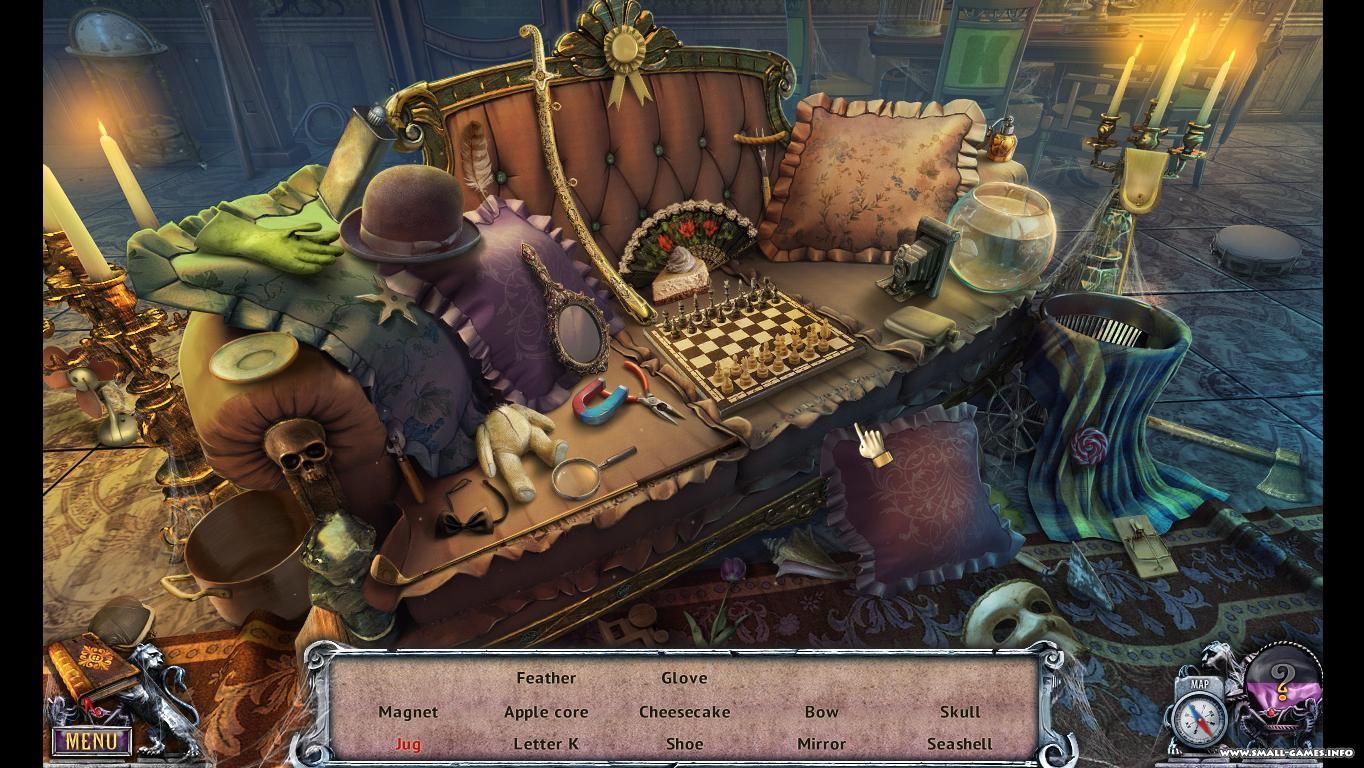The image size is (1364, 768).
Task: Open the map compass
Action: coord(1201,719)
